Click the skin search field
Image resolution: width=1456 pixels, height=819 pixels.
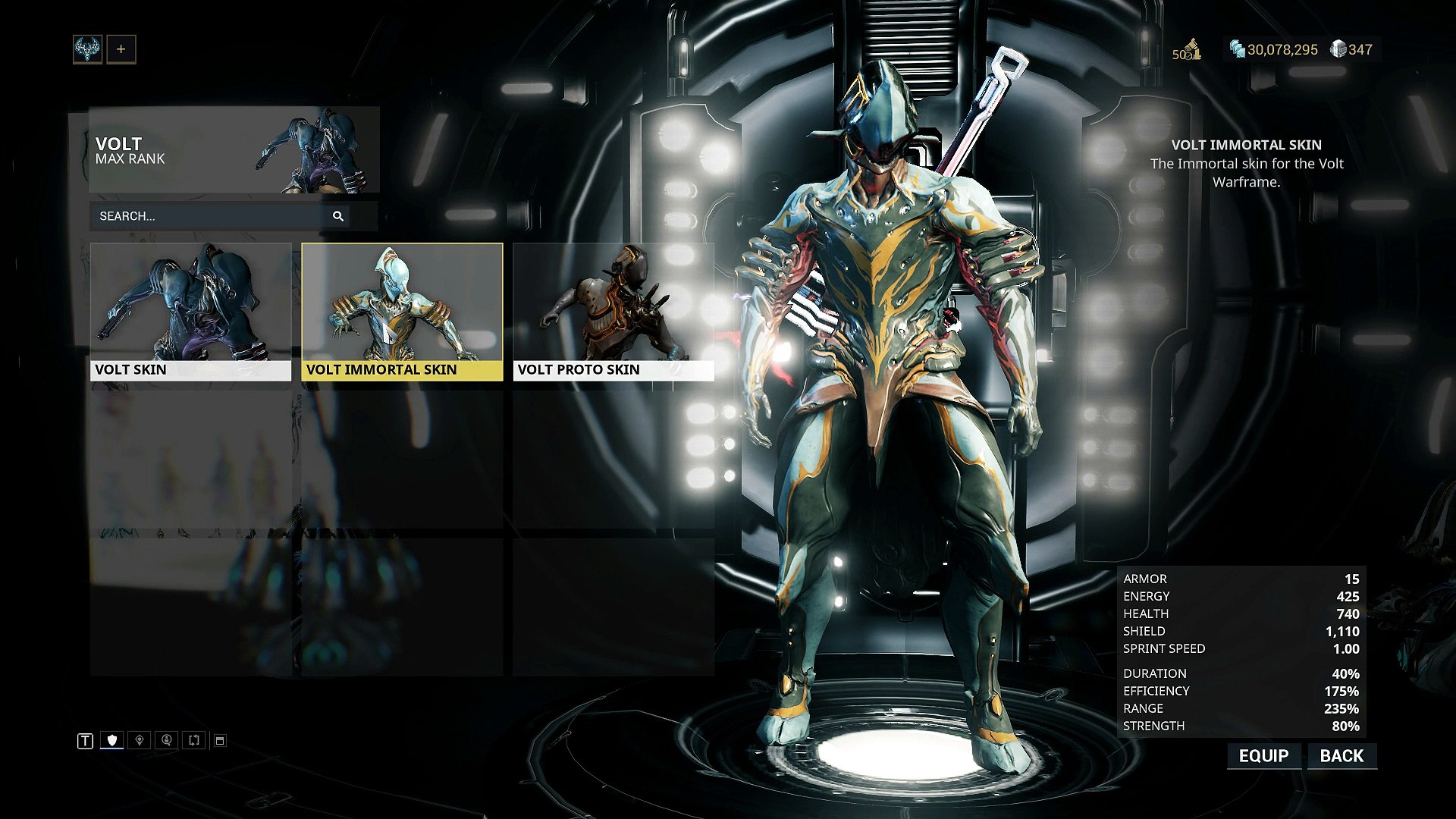[x=209, y=216]
